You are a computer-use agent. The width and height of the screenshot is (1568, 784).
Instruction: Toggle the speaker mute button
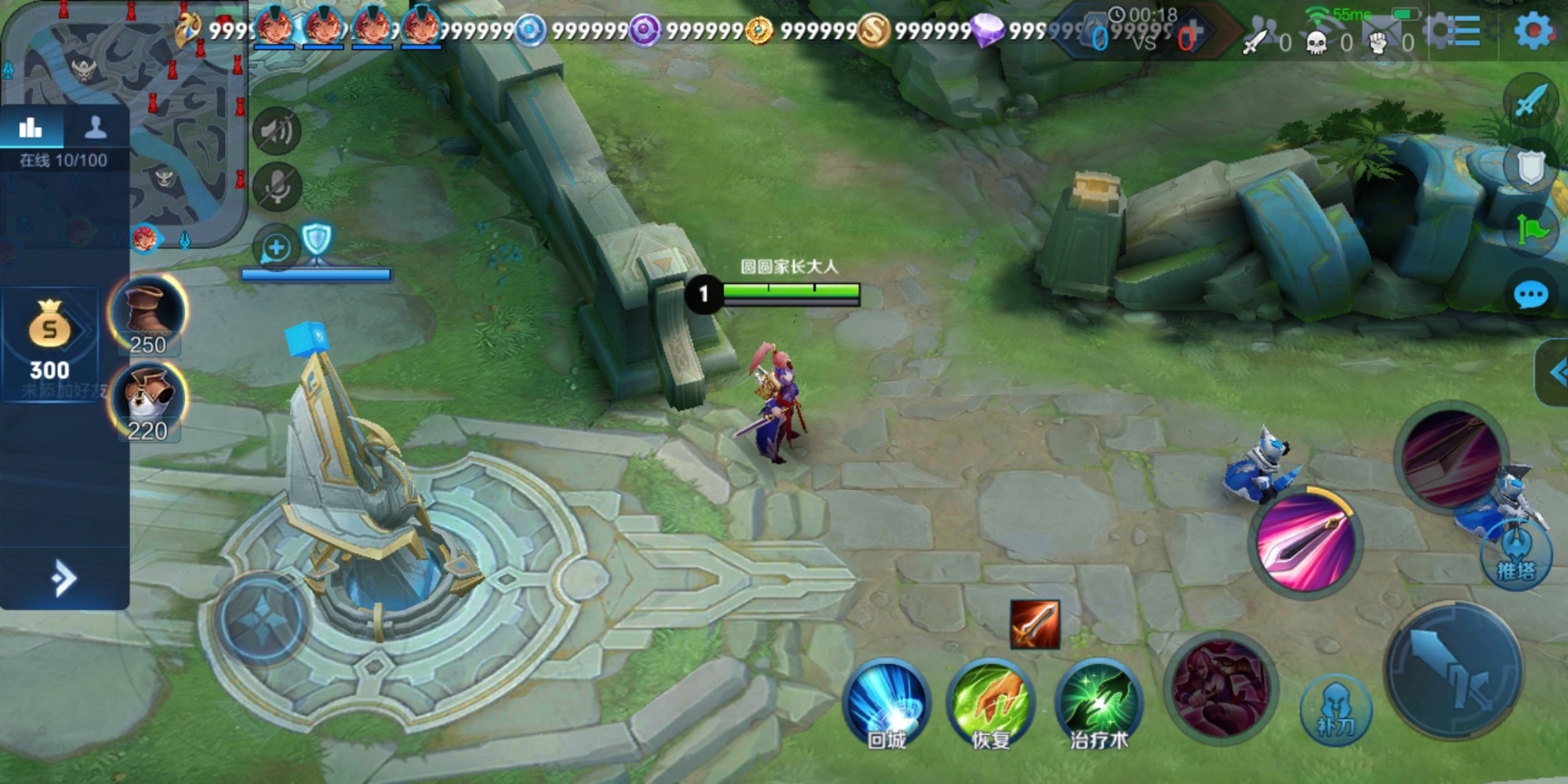click(277, 132)
